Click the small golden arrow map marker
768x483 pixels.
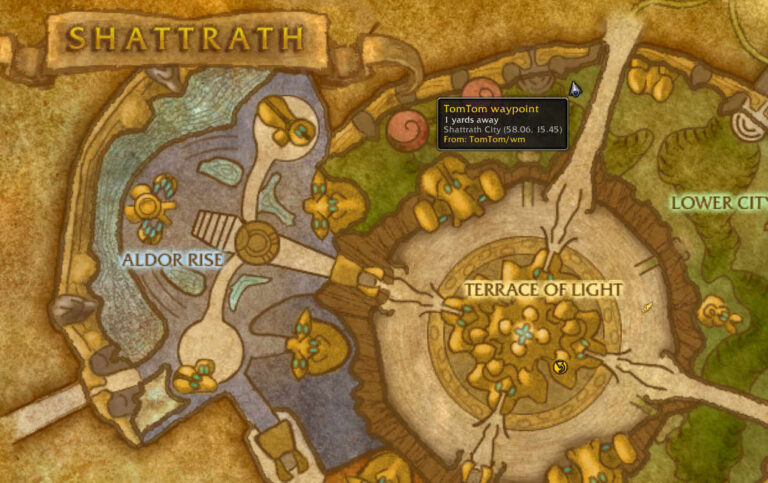[647, 307]
